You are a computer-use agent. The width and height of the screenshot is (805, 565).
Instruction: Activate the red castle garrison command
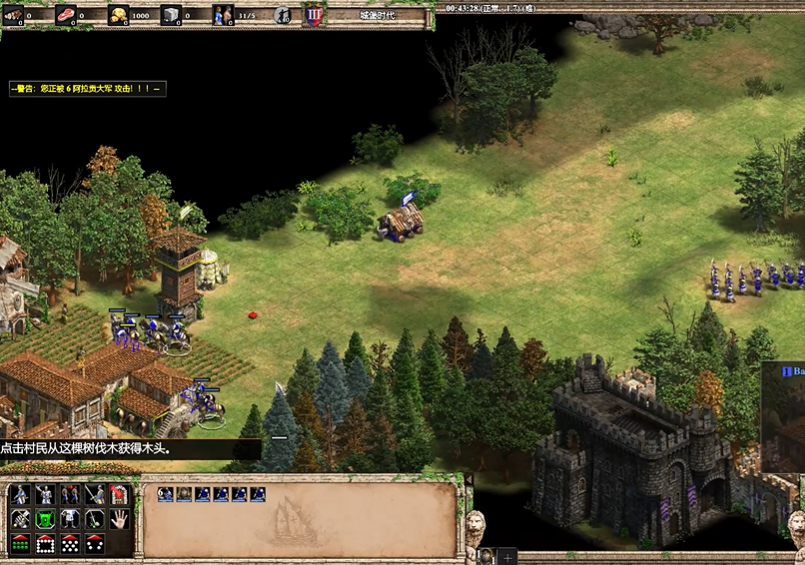point(120,494)
